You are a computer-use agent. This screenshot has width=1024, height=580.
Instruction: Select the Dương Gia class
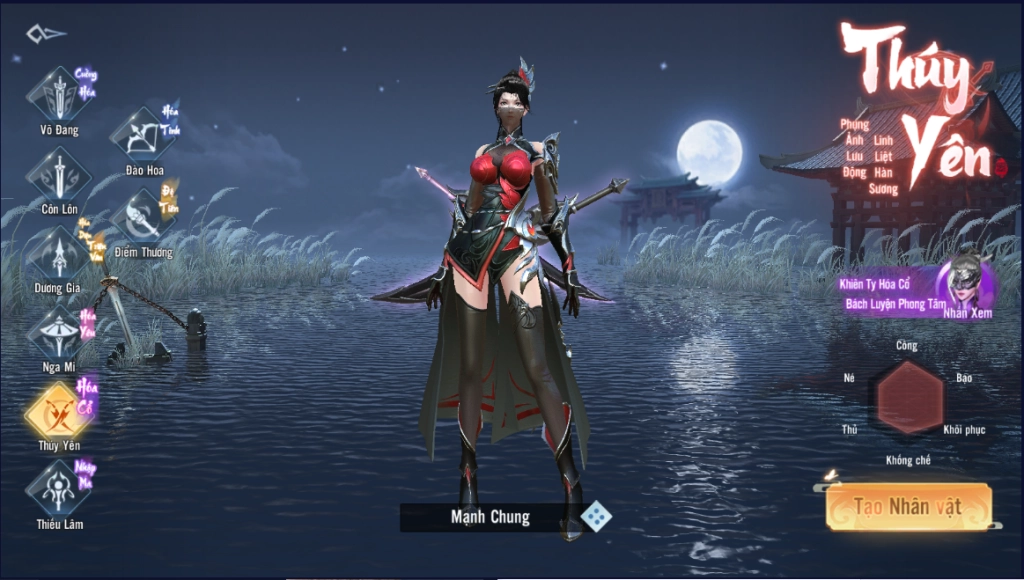(x=59, y=254)
